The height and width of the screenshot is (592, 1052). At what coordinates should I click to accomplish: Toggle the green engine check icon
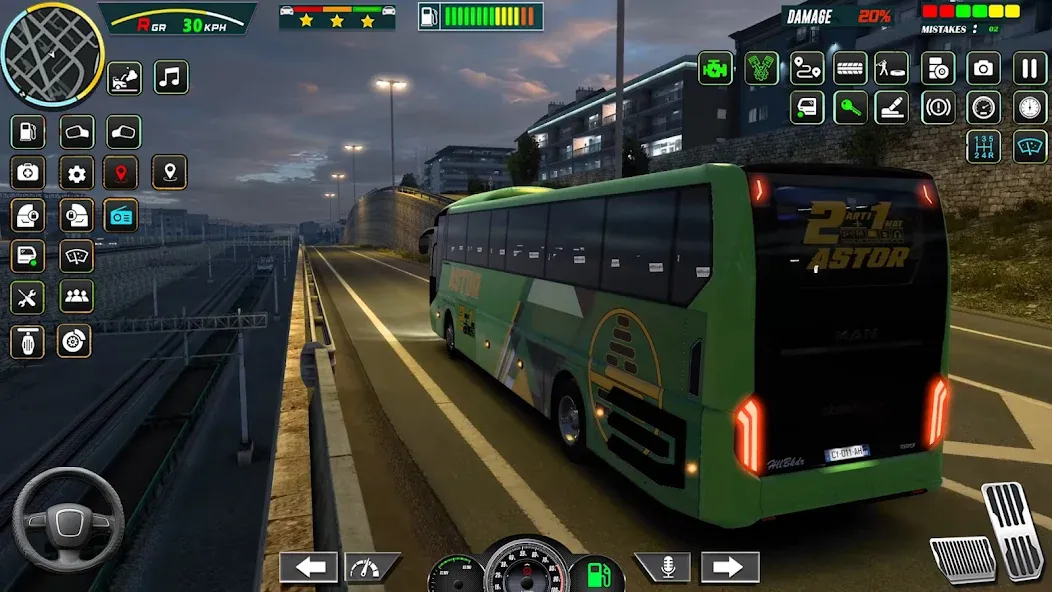coord(715,68)
